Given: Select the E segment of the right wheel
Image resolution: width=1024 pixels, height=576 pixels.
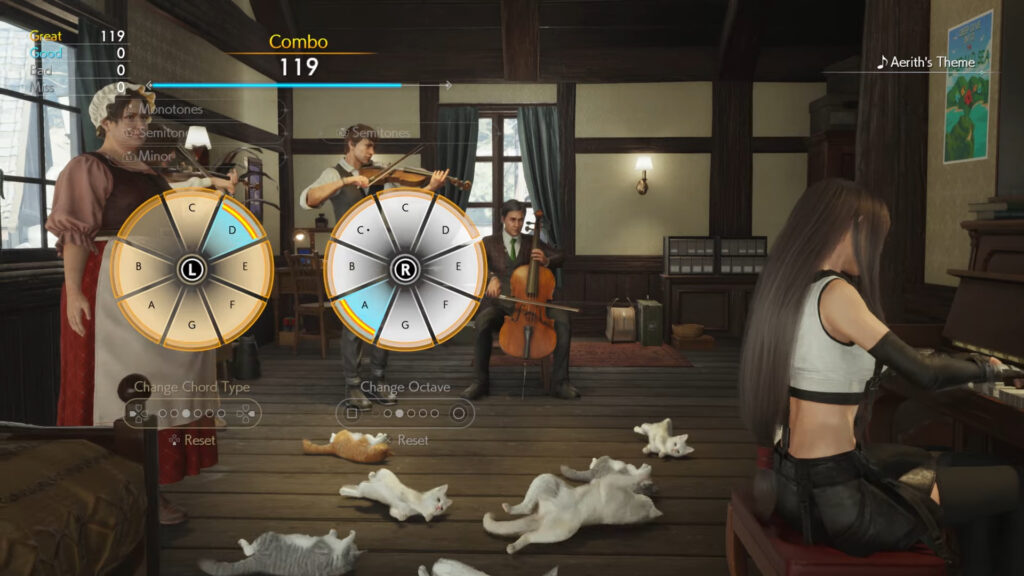Looking at the screenshot, I should [459, 268].
